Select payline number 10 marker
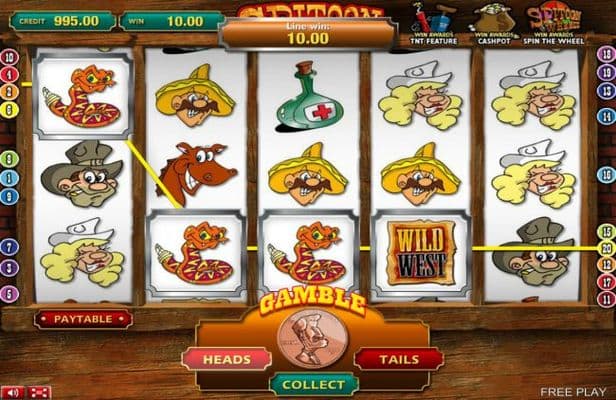 pyautogui.click(x=10, y=58)
